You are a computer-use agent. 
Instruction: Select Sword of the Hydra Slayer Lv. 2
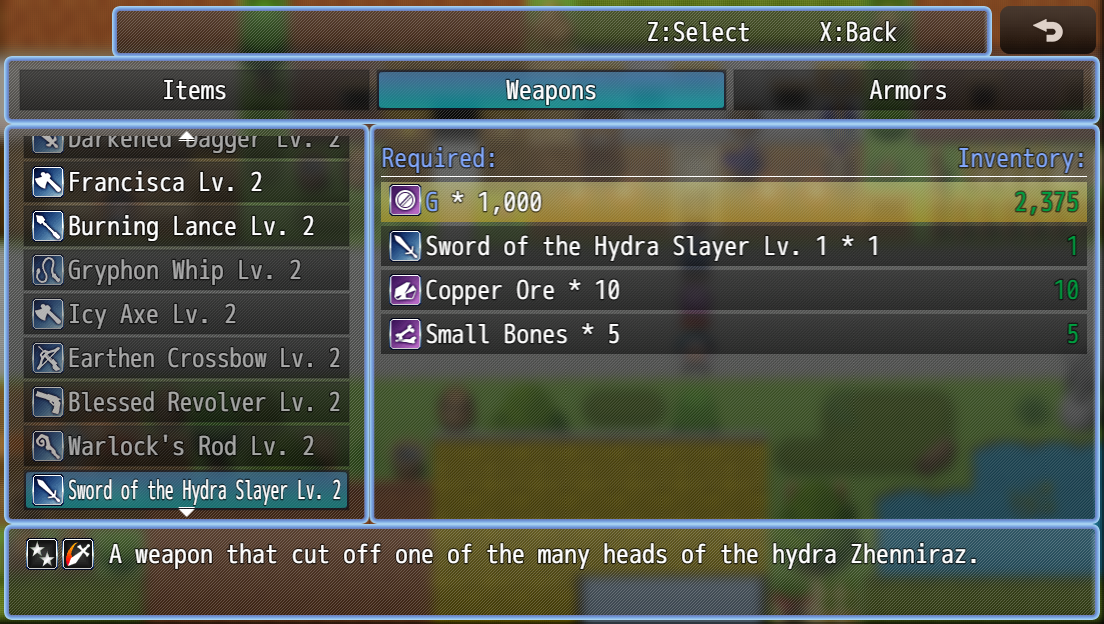click(x=187, y=491)
